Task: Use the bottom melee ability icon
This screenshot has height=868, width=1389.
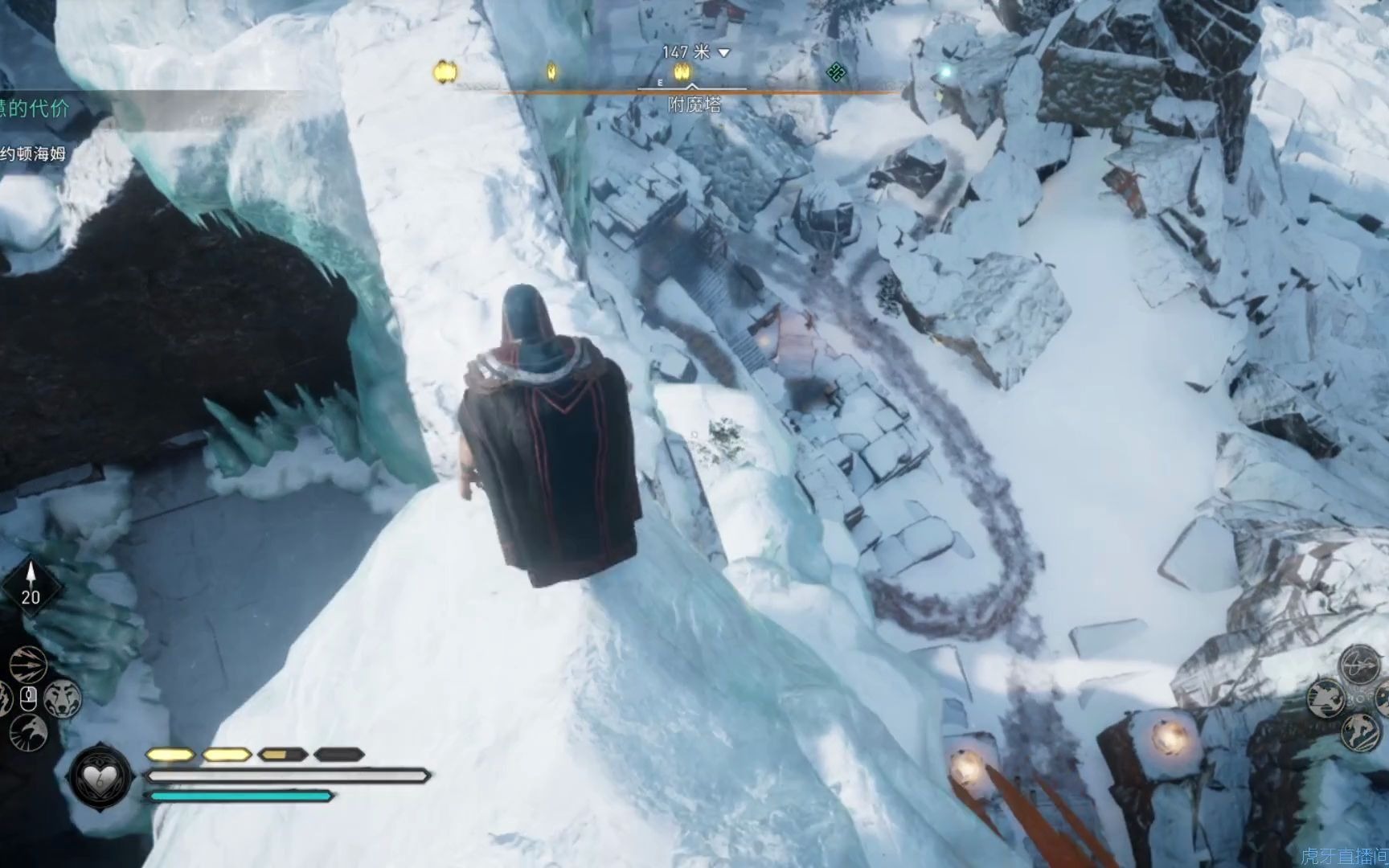Action: tap(1359, 731)
